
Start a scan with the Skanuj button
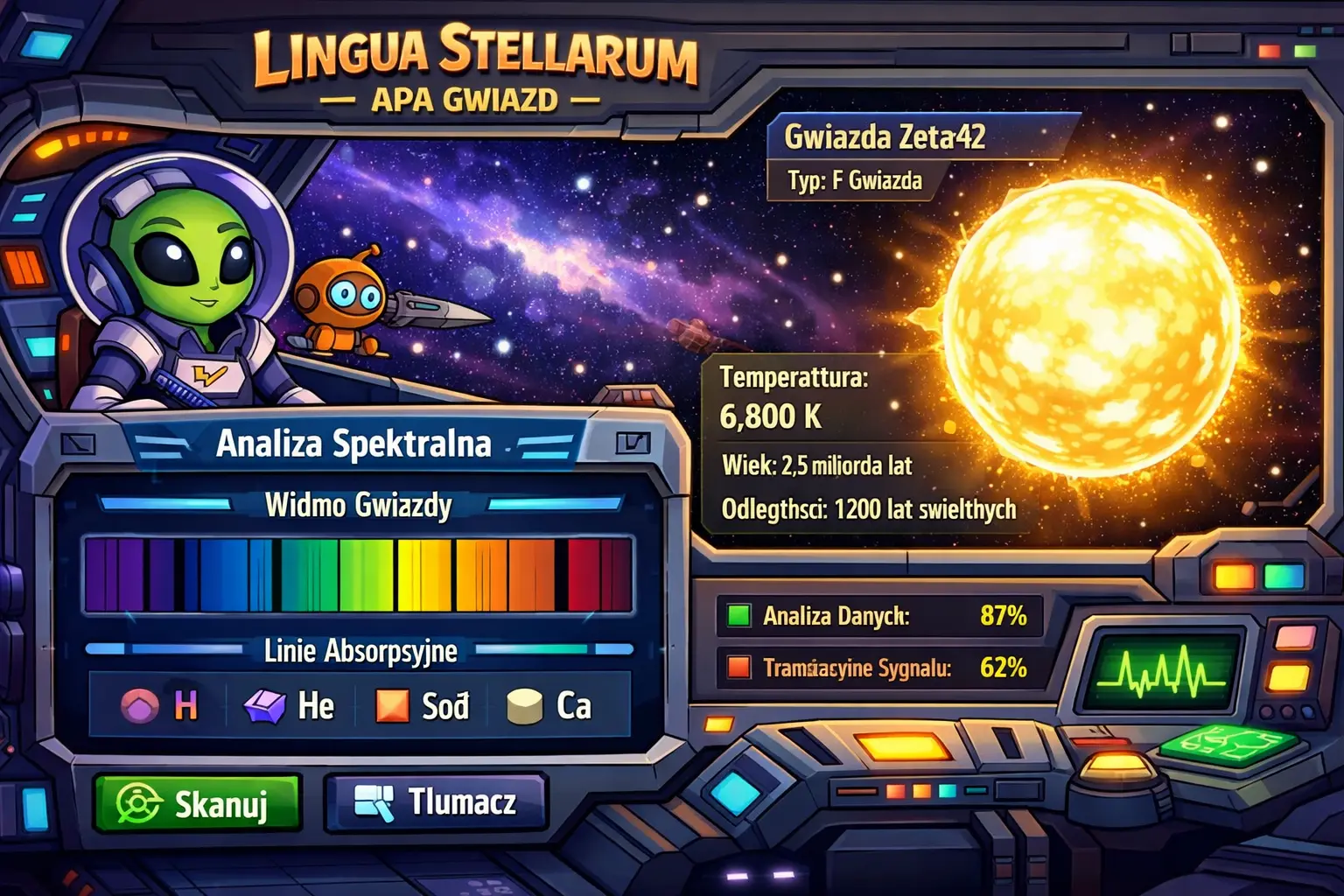pyautogui.click(x=196, y=802)
